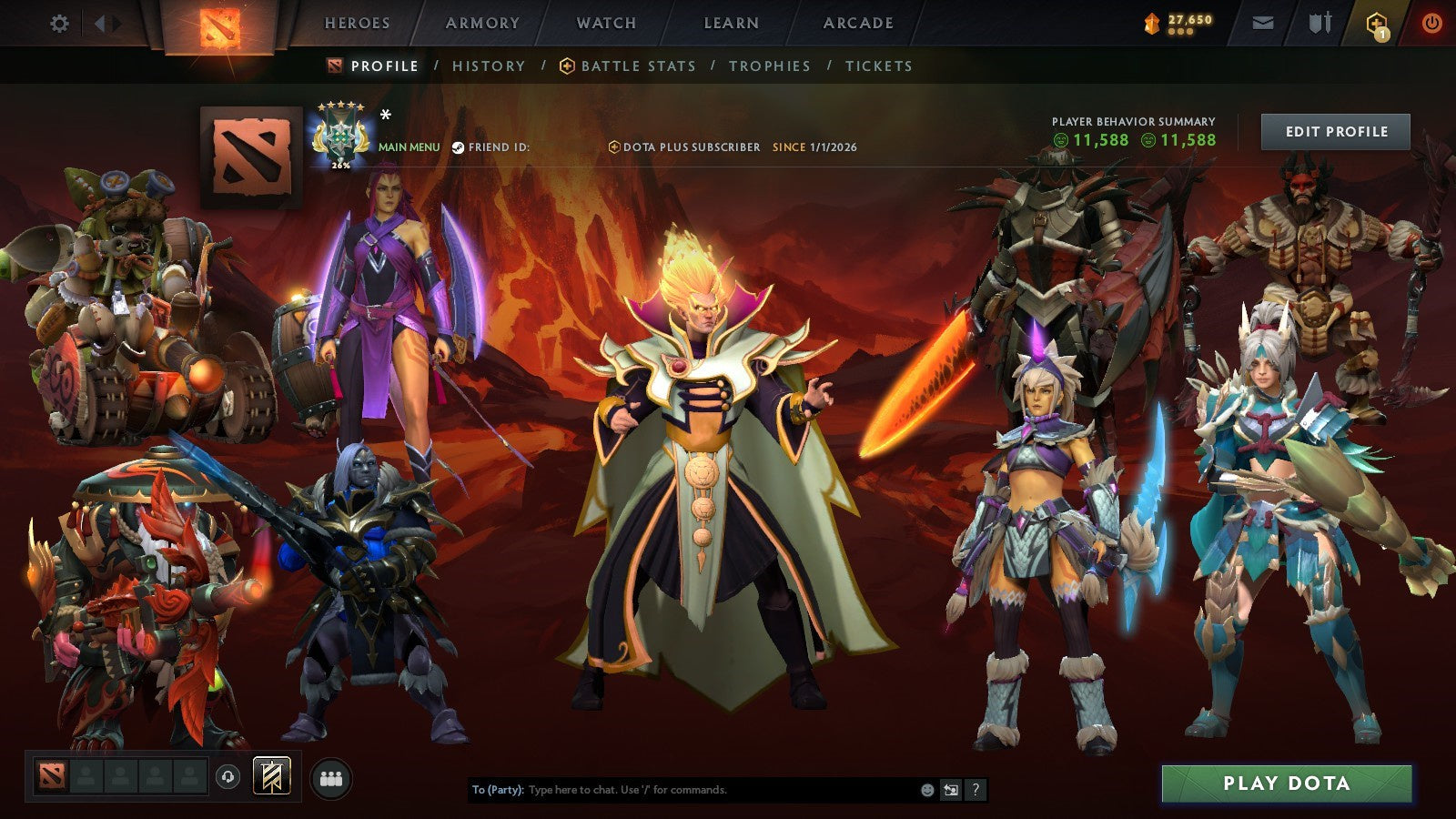Screen dimensions: 1456x819
Task: Click the shard count 27,650 display
Action: click(1180, 18)
